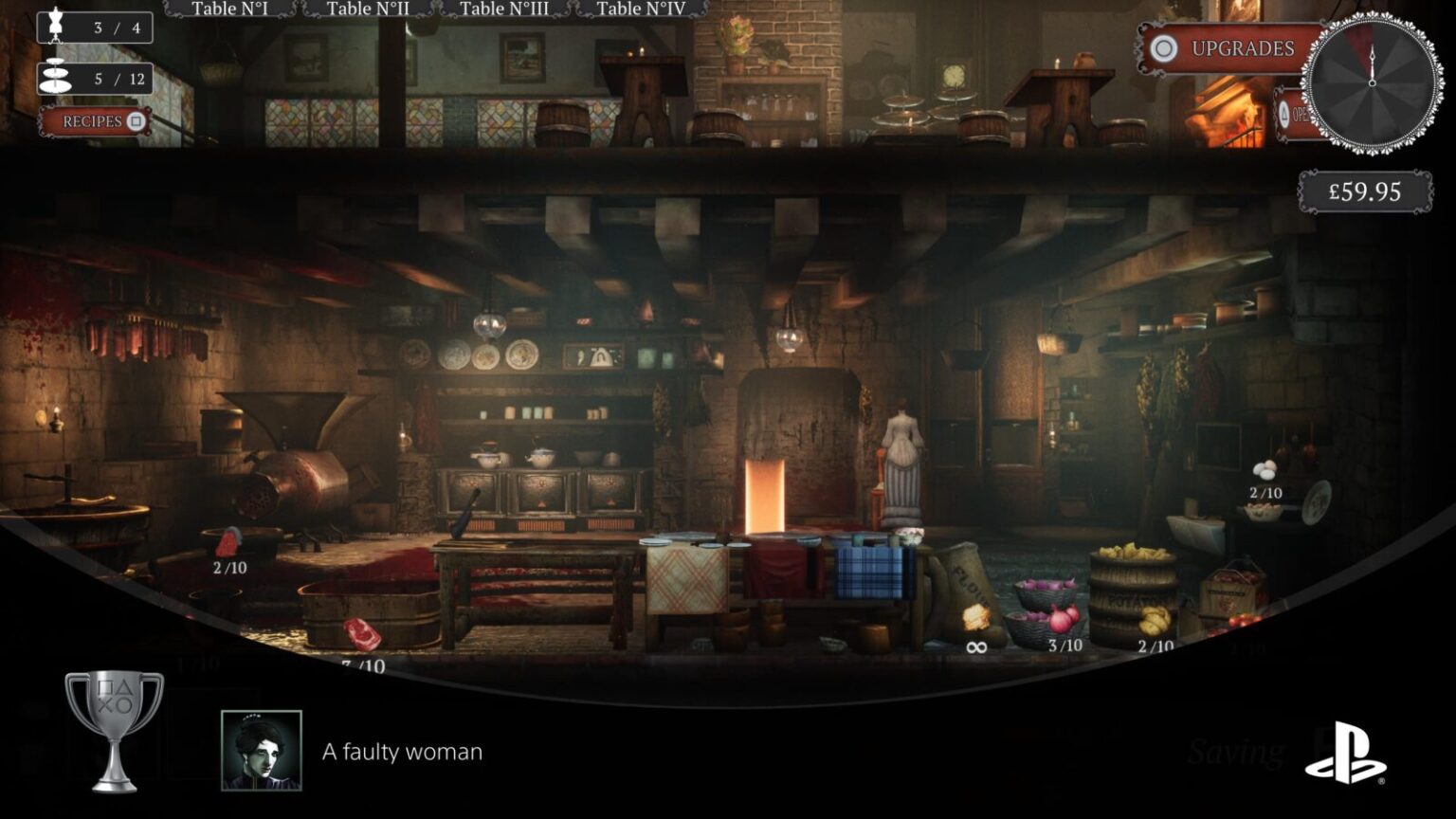Open the Recipes book
Screen dimensions: 1456x819
click(96, 121)
